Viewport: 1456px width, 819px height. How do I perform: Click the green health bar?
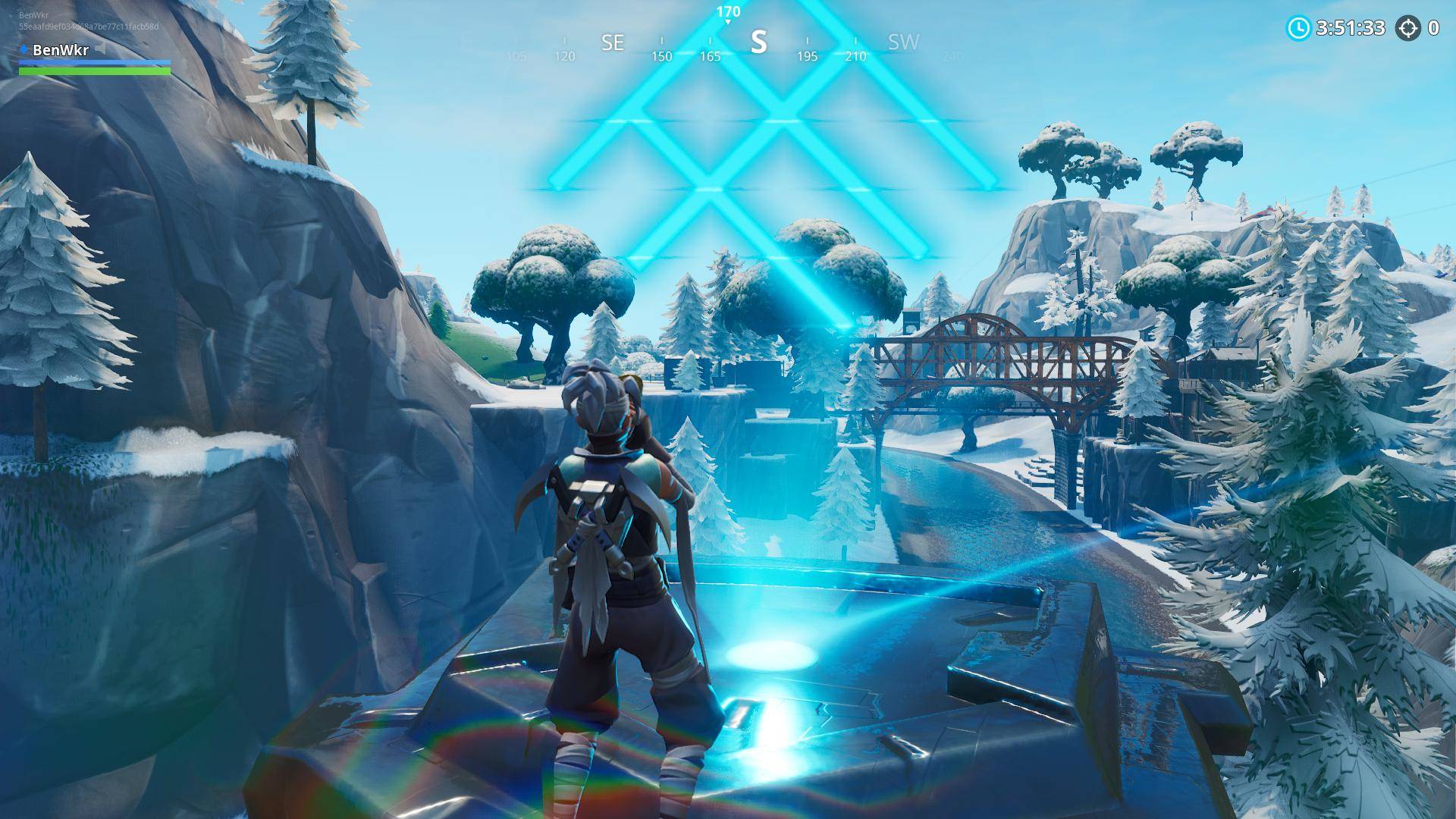(93, 71)
